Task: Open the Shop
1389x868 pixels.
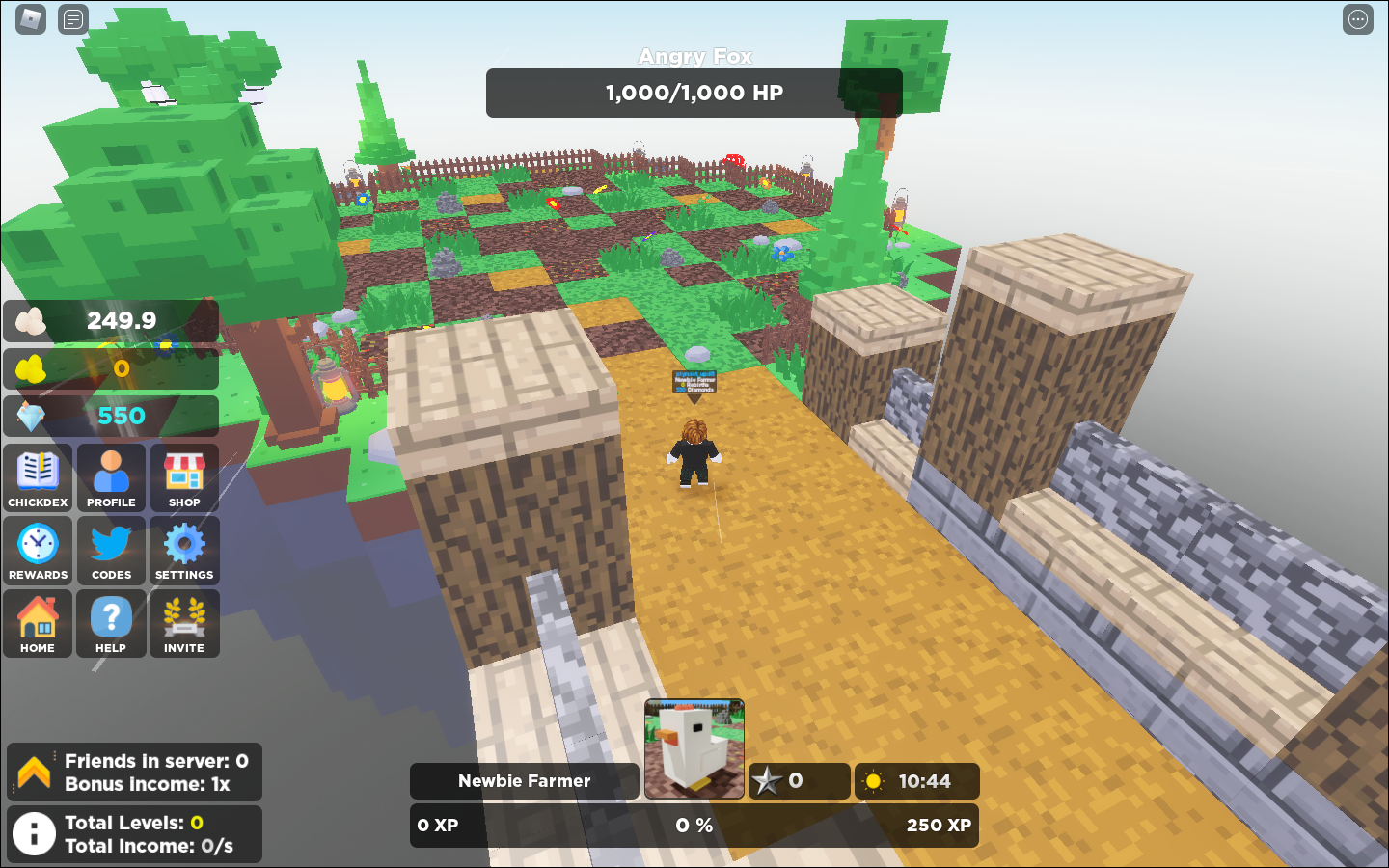Action: 184,477
